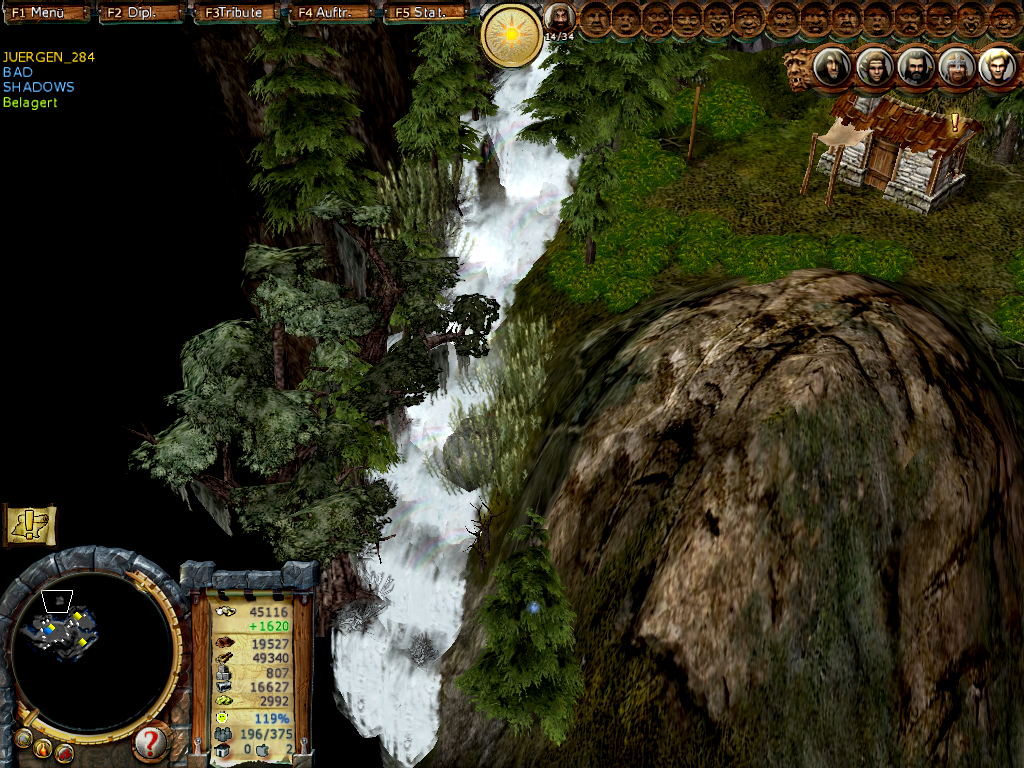
Task: Open the exclamation mark scroll notification
Action: coord(30,523)
